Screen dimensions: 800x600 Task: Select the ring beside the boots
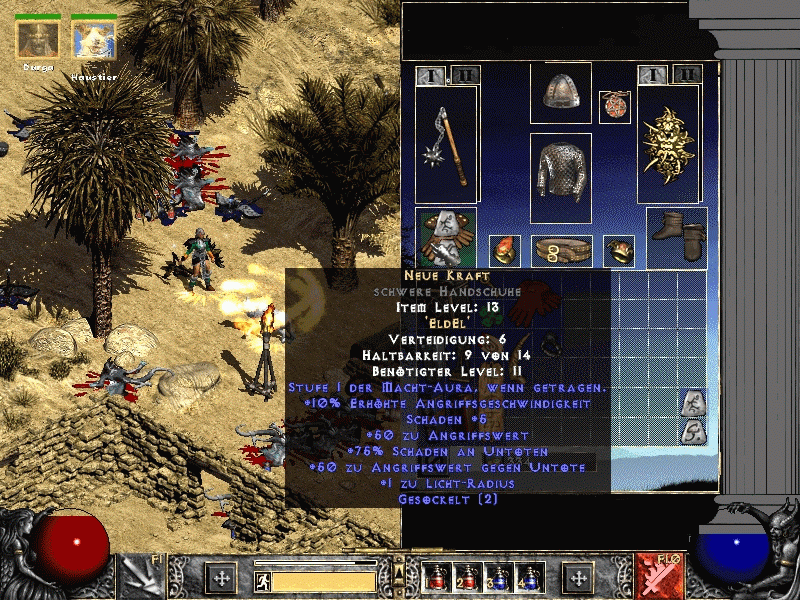620,250
